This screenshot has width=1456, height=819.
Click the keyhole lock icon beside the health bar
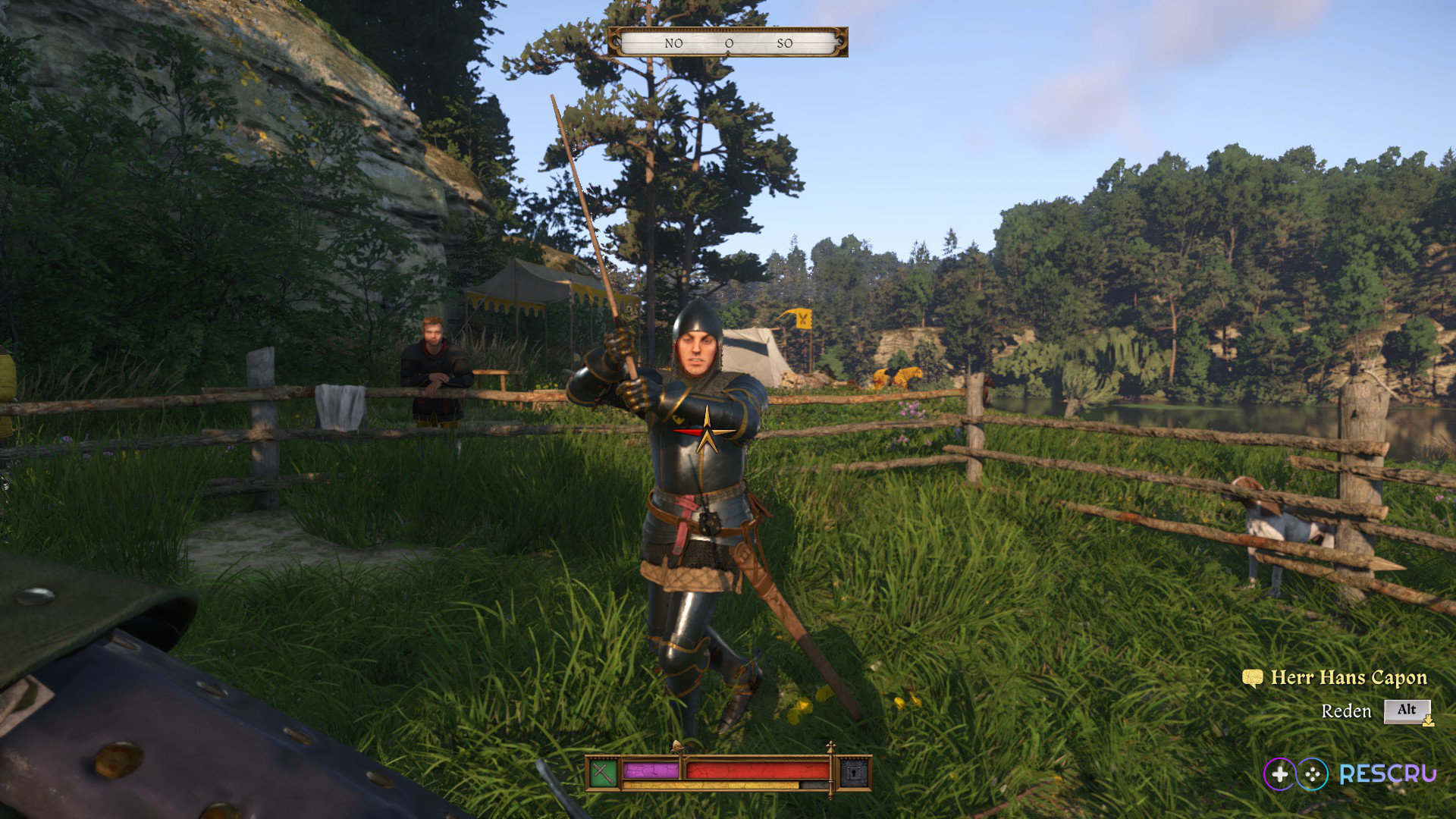click(854, 773)
